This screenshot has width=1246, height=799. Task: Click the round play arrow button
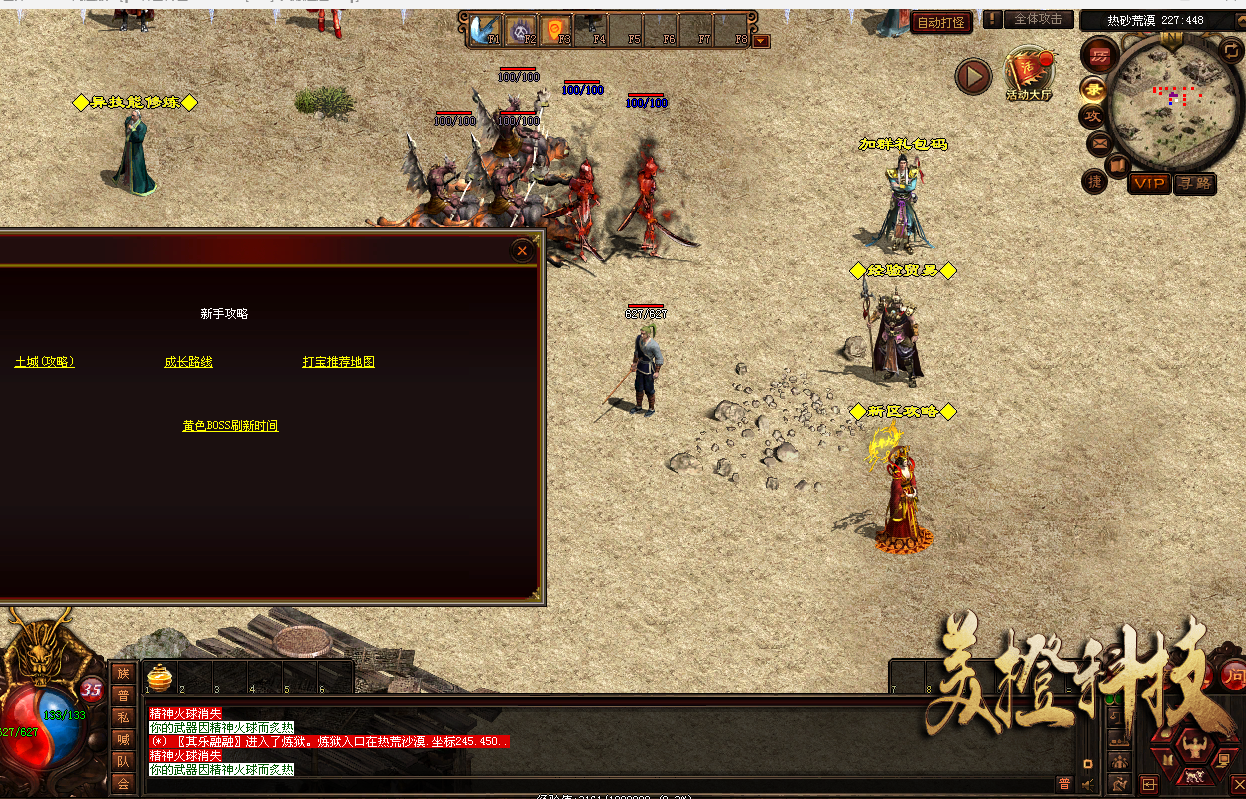tap(973, 76)
